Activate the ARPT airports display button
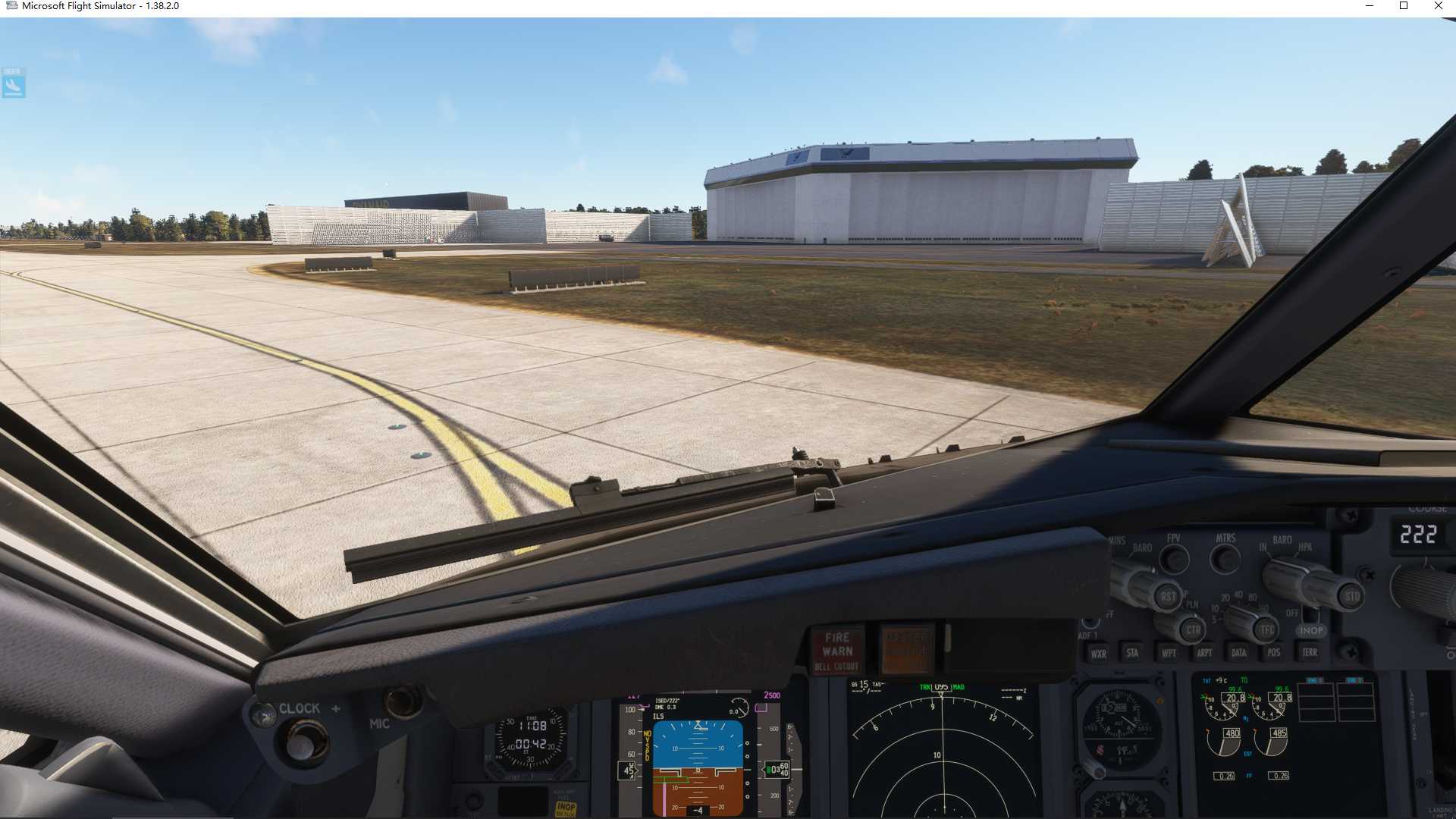The height and width of the screenshot is (819, 1456). 1204,653
